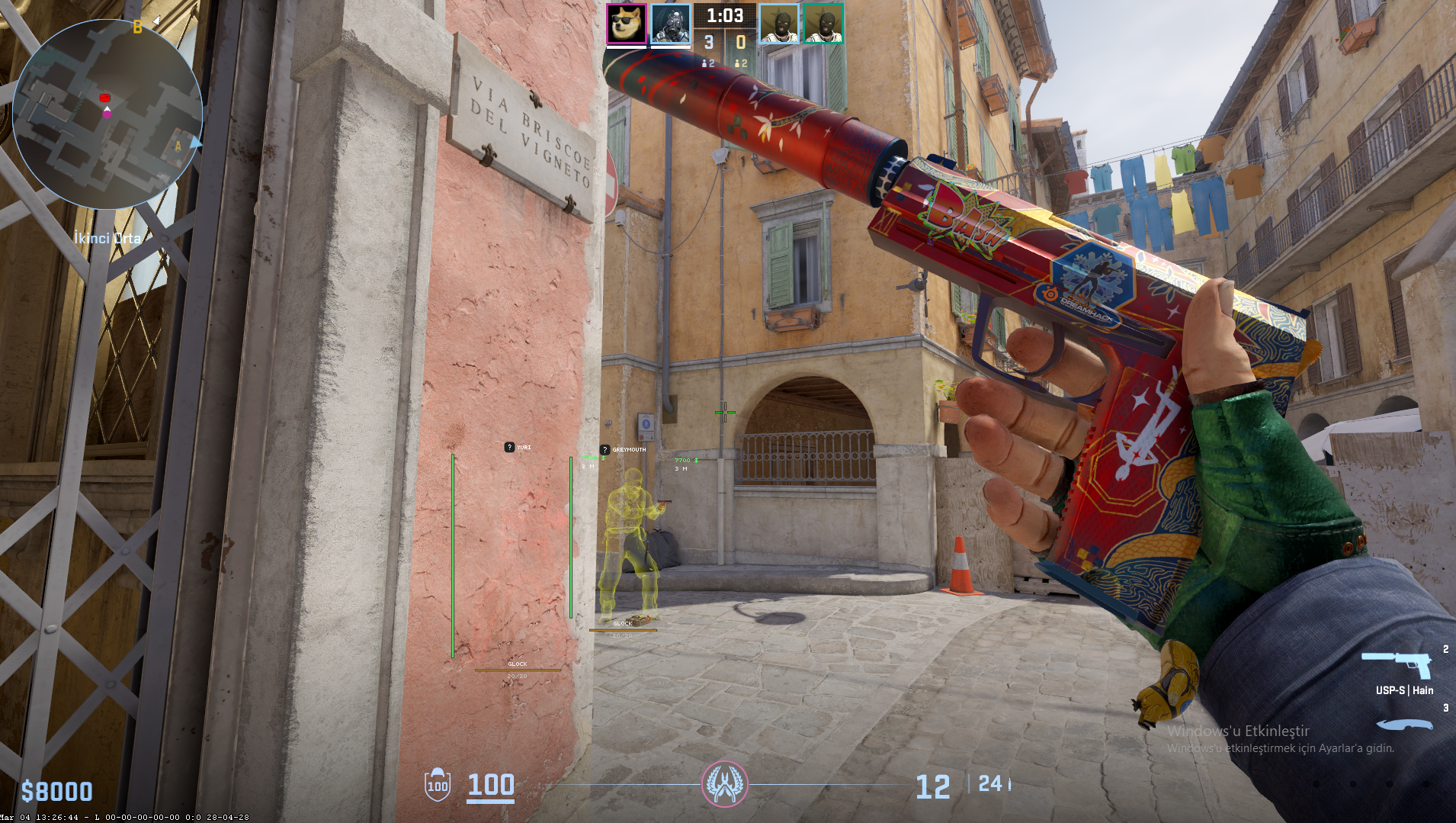The width and height of the screenshot is (1456, 823).
Task: Click the A site label on the radar
Action: pos(178,146)
